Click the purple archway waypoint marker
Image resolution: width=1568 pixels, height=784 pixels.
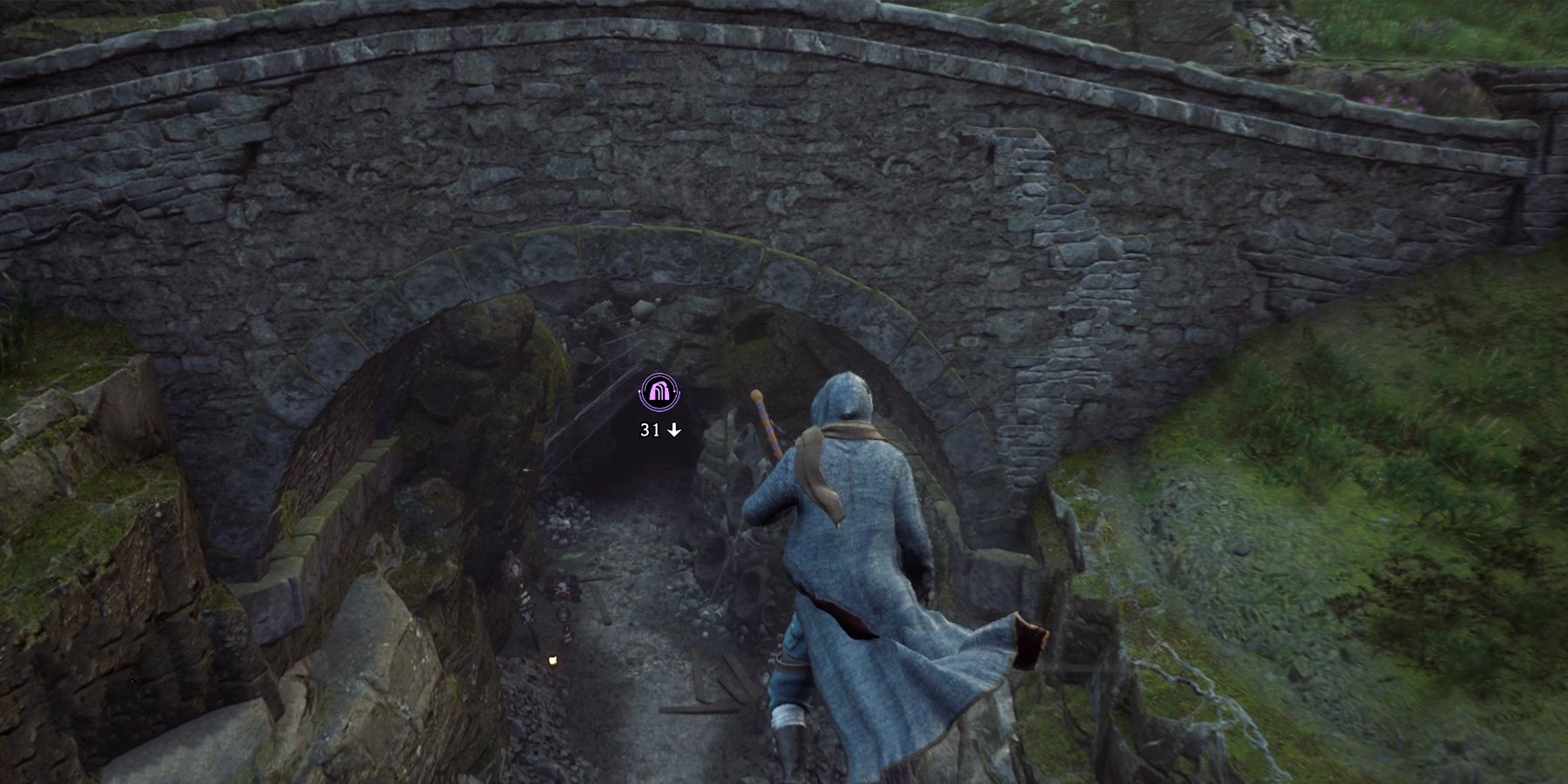(659, 393)
